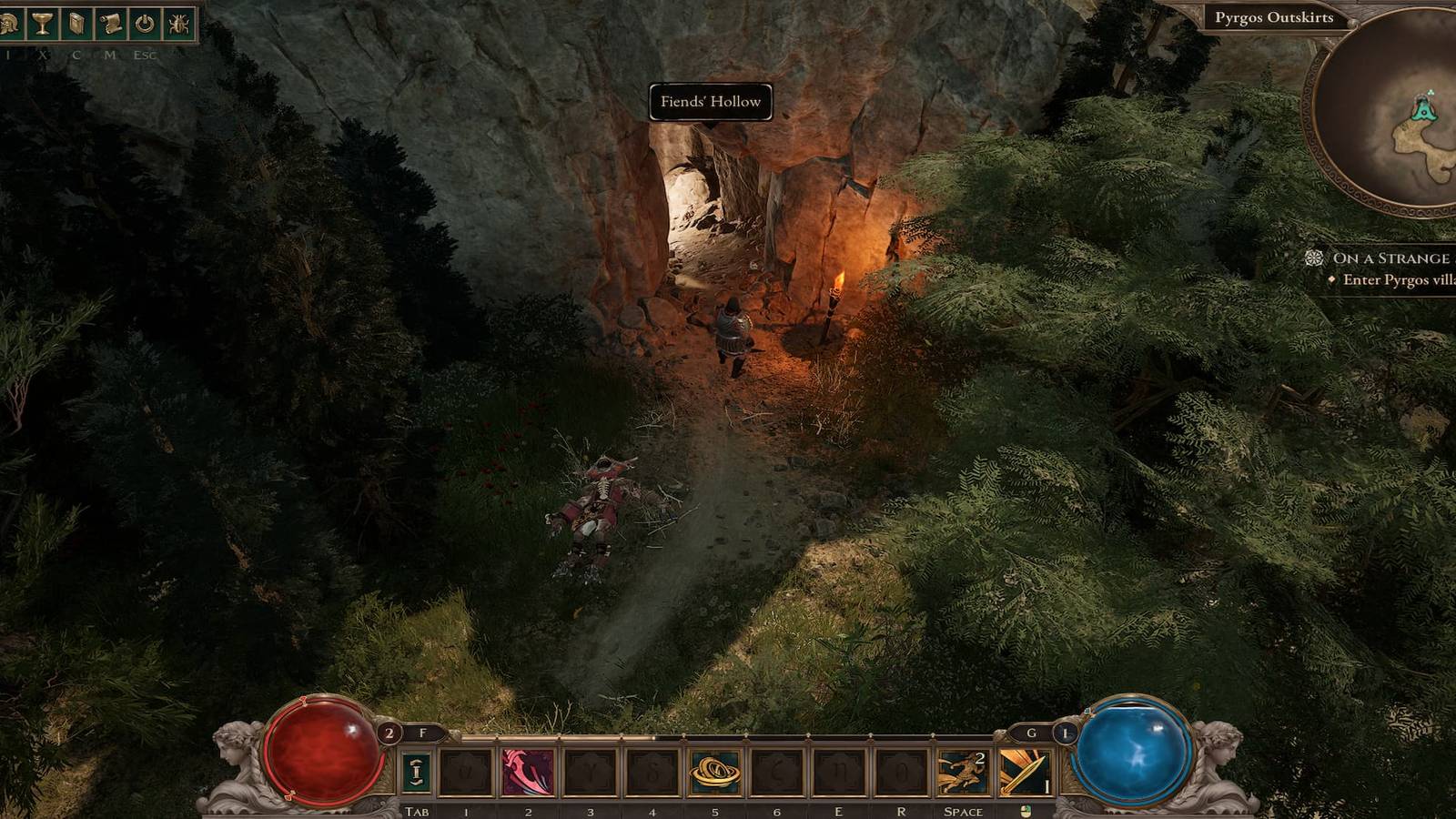Select the power button settings icon
The image size is (1456, 819).
tap(144, 23)
